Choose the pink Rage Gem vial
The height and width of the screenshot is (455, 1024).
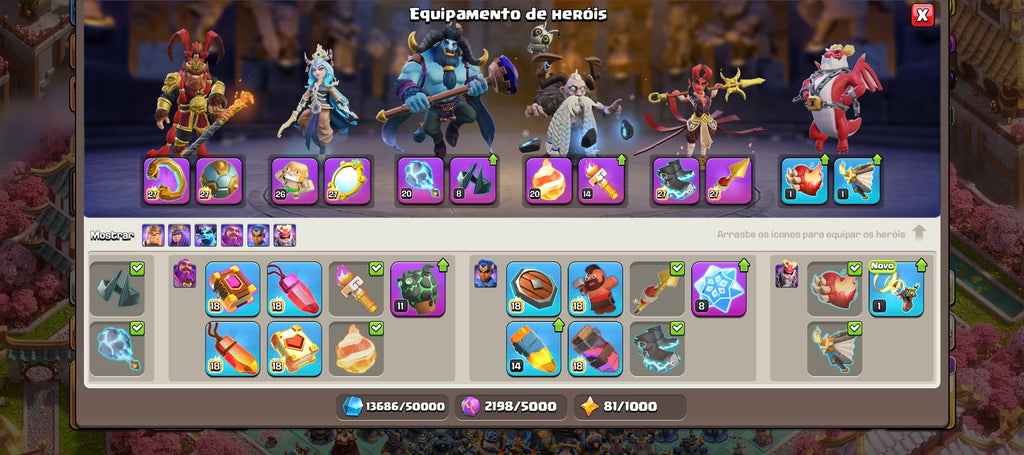pyautogui.click(x=294, y=289)
